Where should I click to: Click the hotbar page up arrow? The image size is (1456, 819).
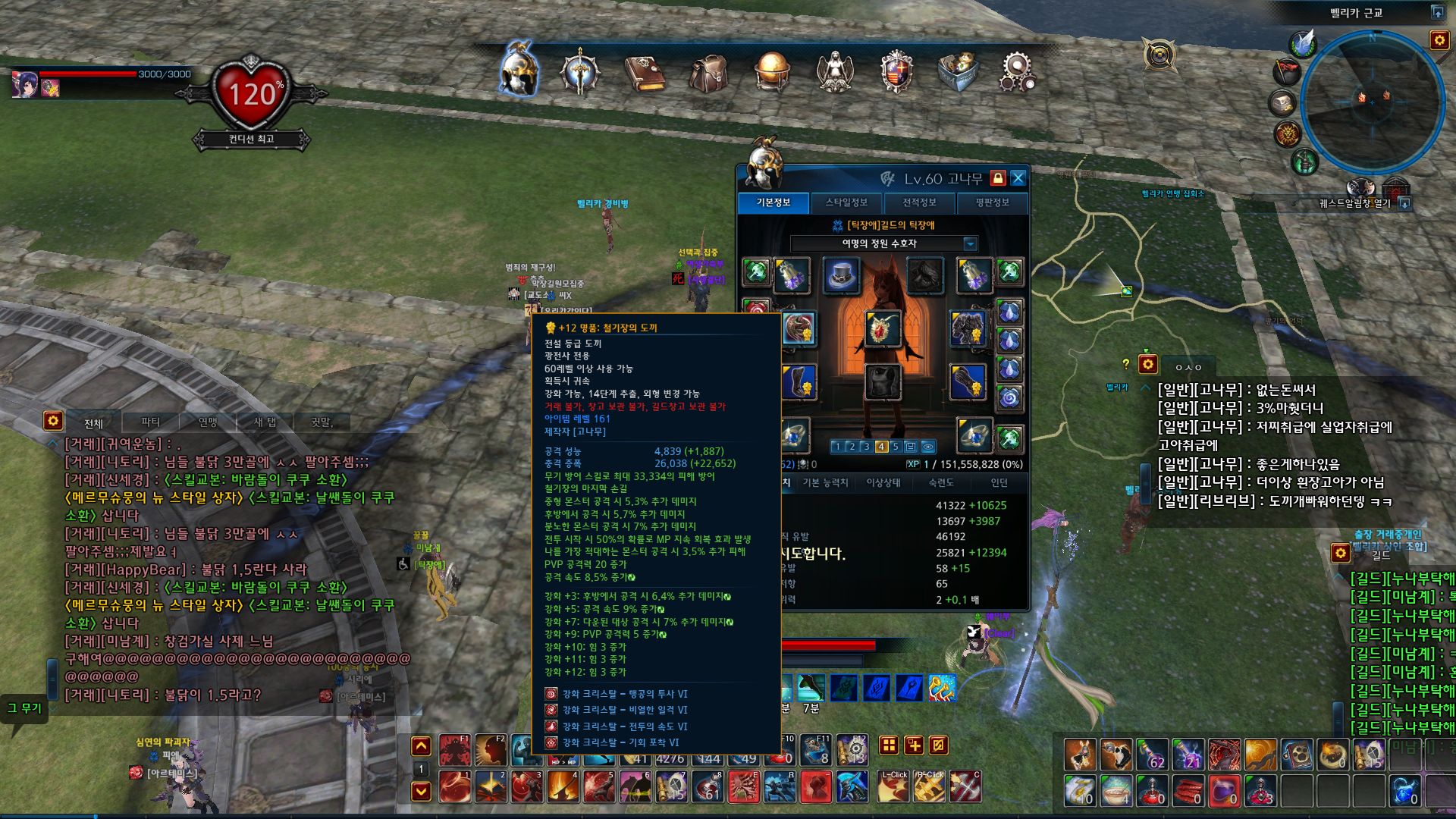point(421,746)
